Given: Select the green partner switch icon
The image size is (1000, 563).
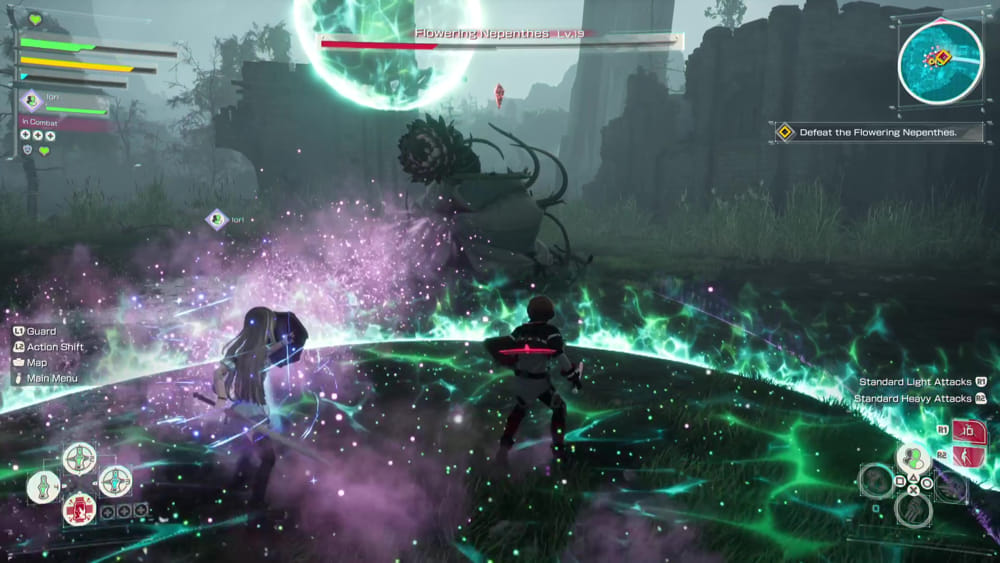Looking at the screenshot, I should pyautogui.click(x=912, y=459).
